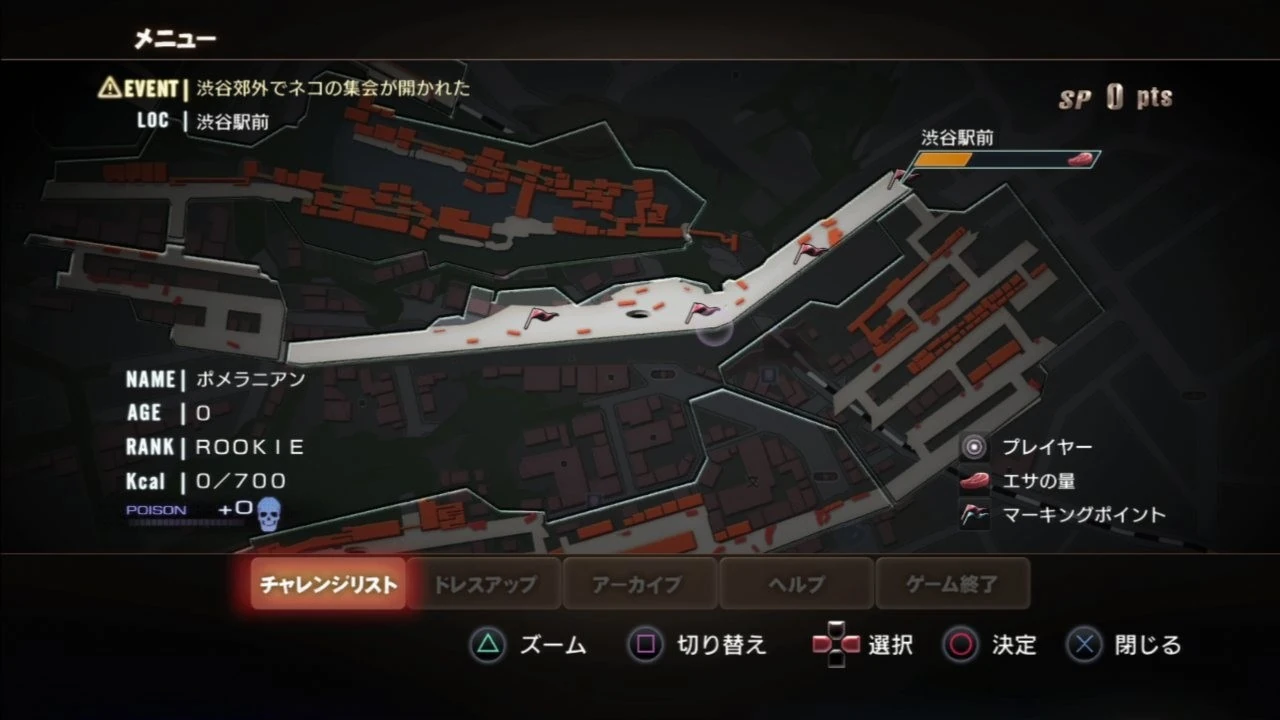
Task: Select the アーカイブ menu item
Action: 639,584
